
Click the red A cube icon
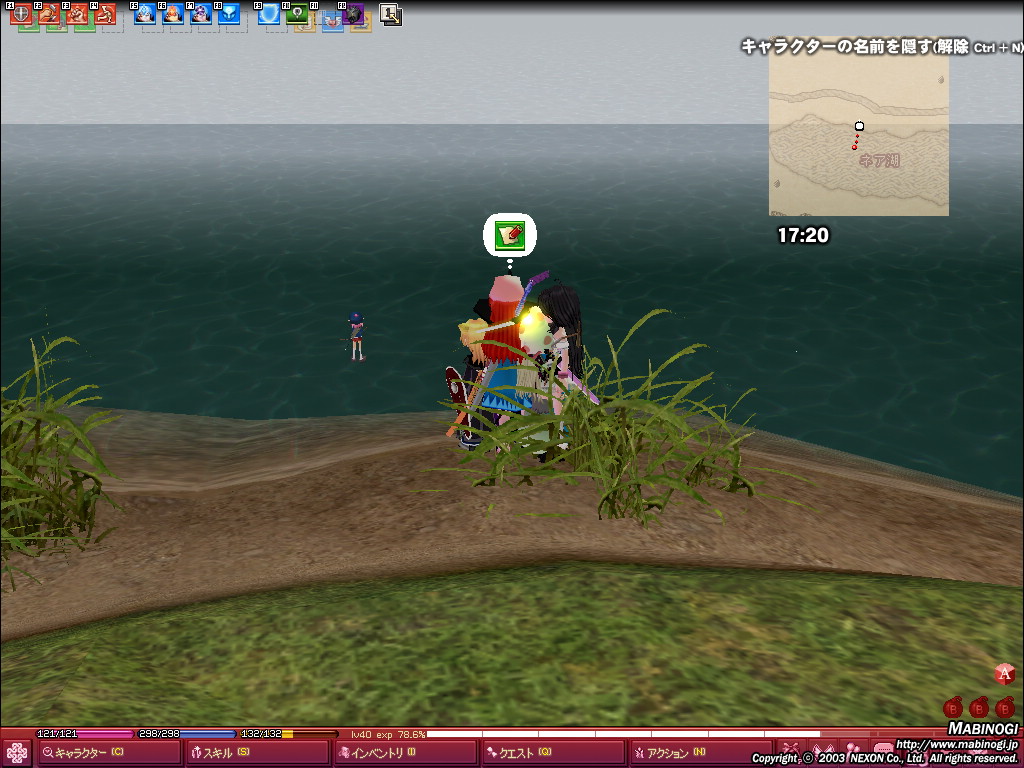pyautogui.click(x=1005, y=674)
